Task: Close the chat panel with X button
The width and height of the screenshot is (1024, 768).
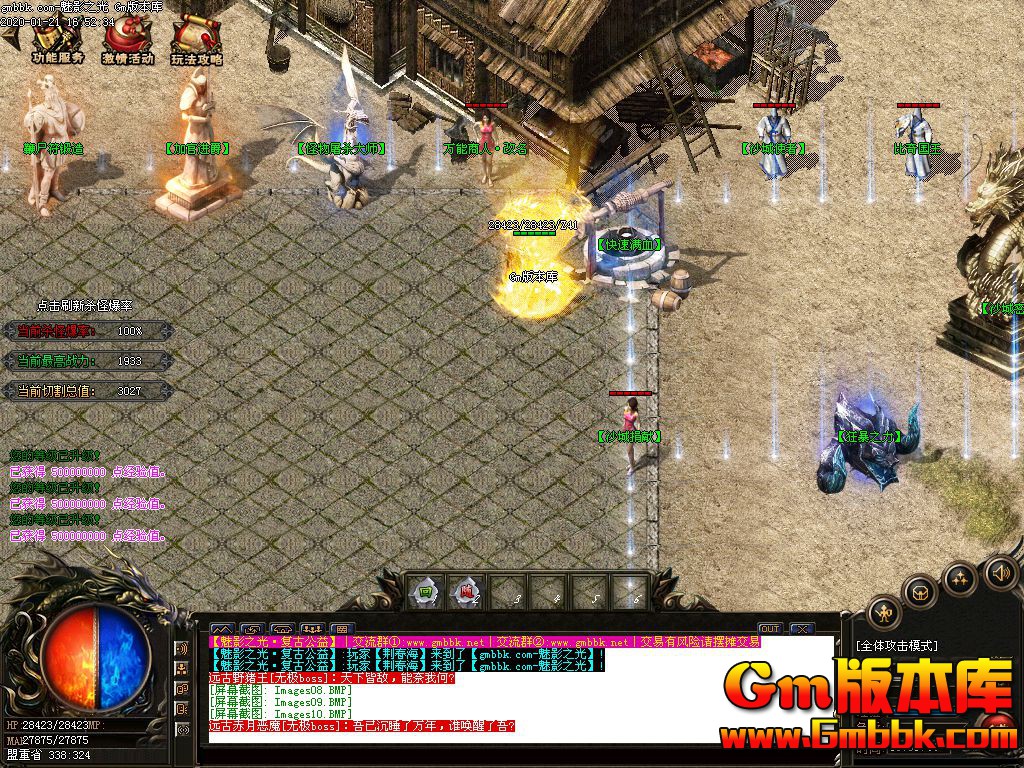Action: [x=800, y=629]
